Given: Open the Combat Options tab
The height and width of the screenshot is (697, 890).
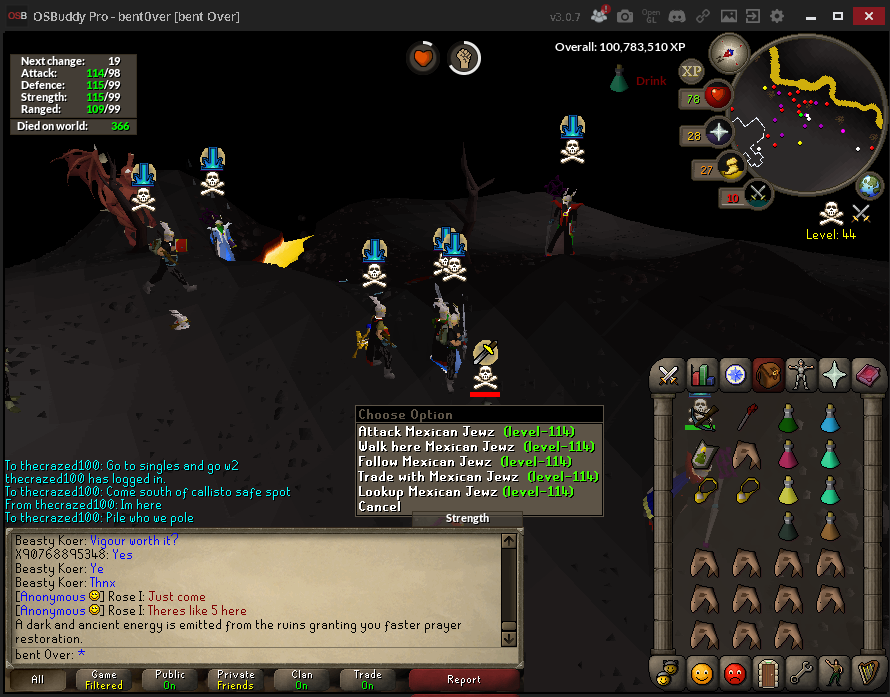Looking at the screenshot, I should click(667, 375).
